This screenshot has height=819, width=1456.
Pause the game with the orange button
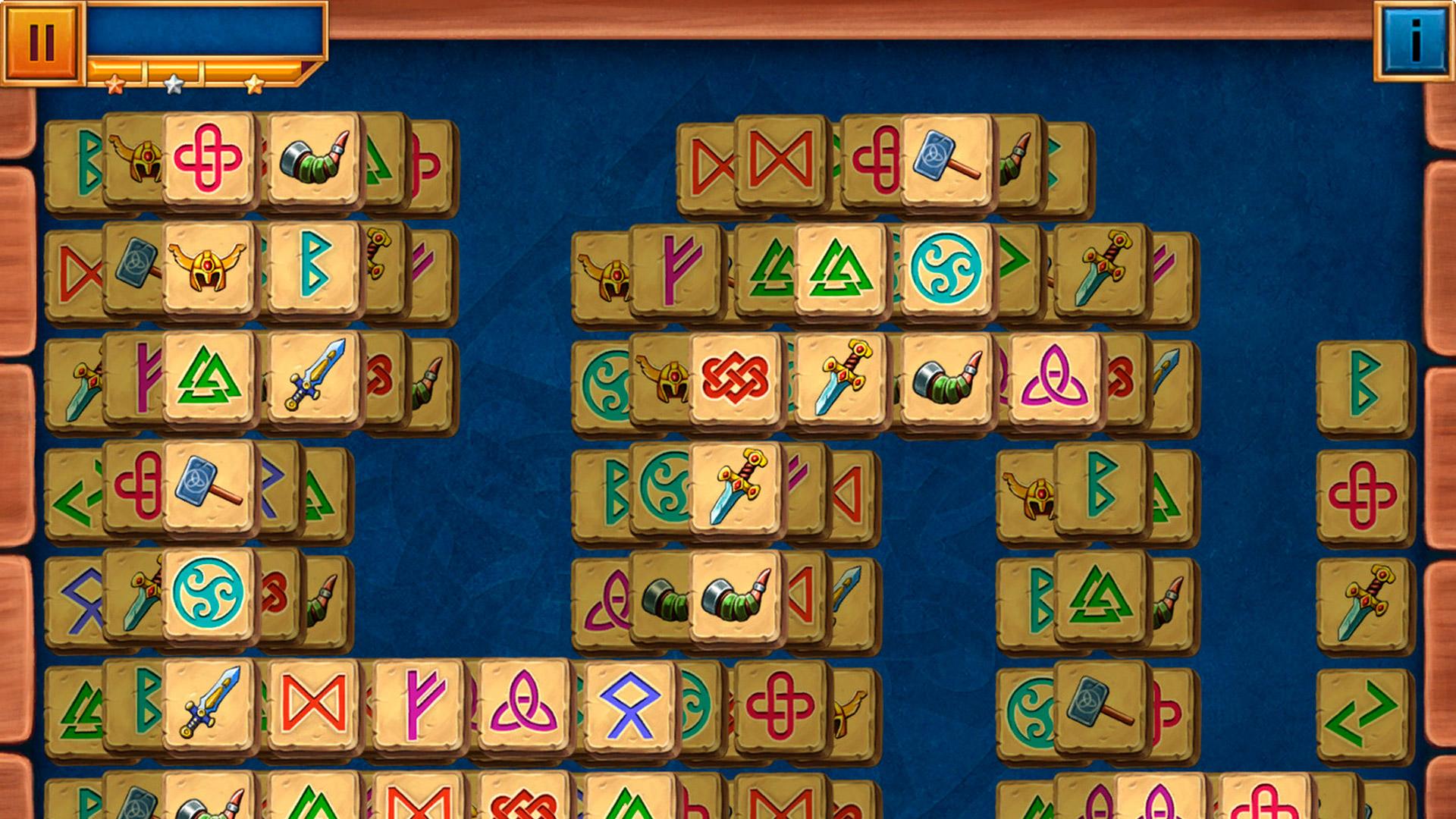point(41,40)
